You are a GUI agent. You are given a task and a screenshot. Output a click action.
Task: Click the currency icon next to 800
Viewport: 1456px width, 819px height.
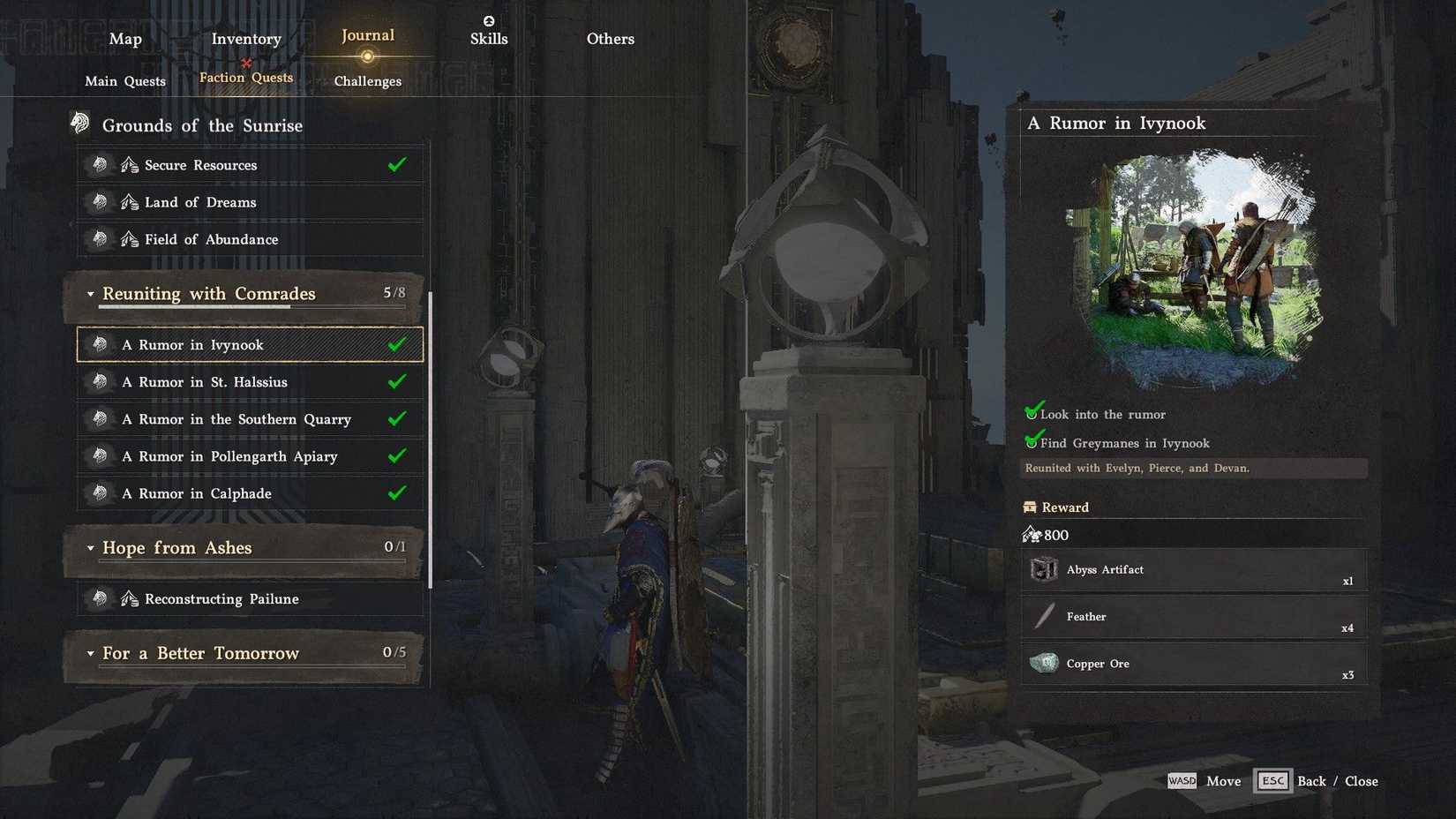(x=1032, y=534)
